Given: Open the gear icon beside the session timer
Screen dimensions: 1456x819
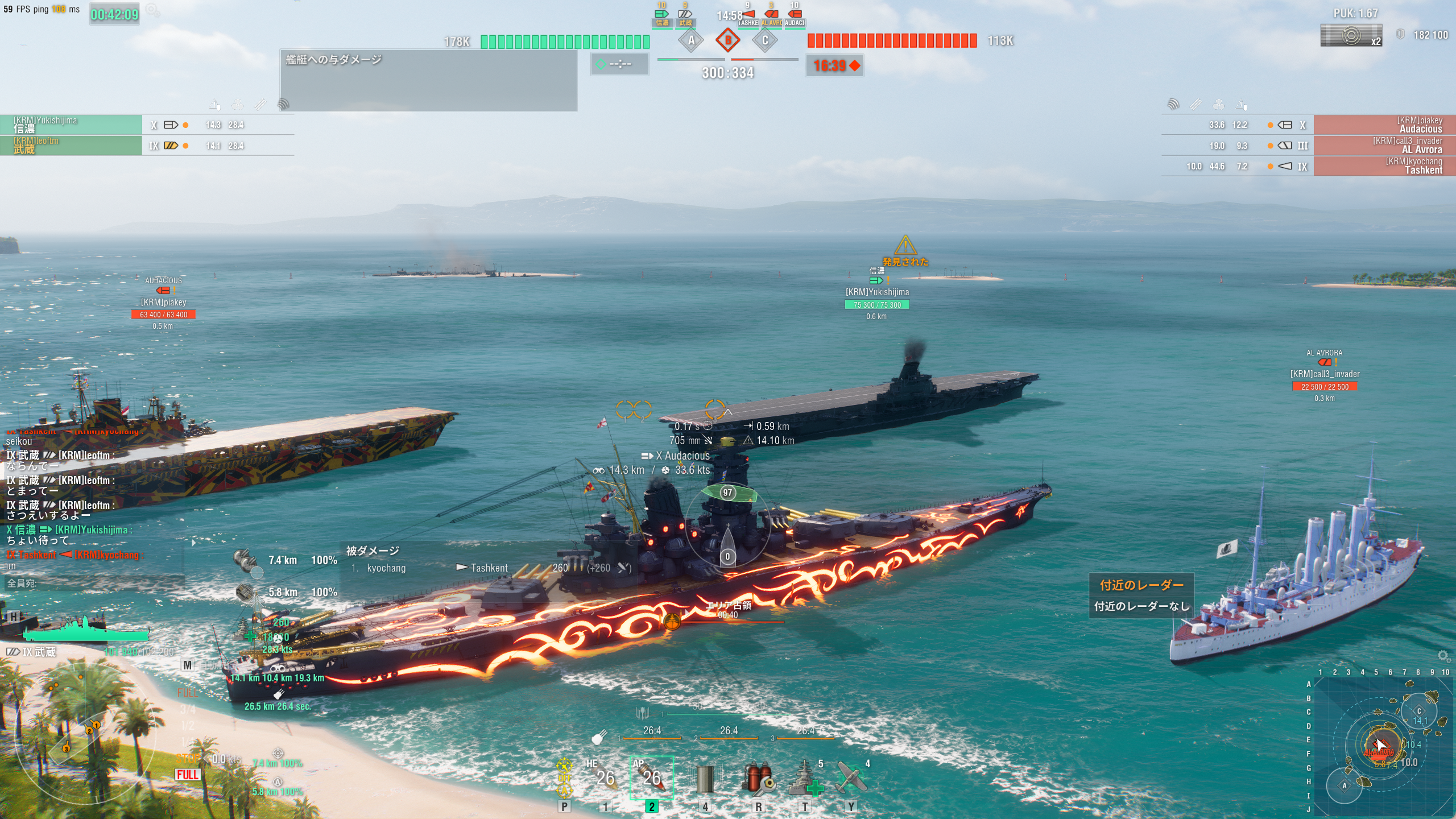Looking at the screenshot, I should click(152, 10).
